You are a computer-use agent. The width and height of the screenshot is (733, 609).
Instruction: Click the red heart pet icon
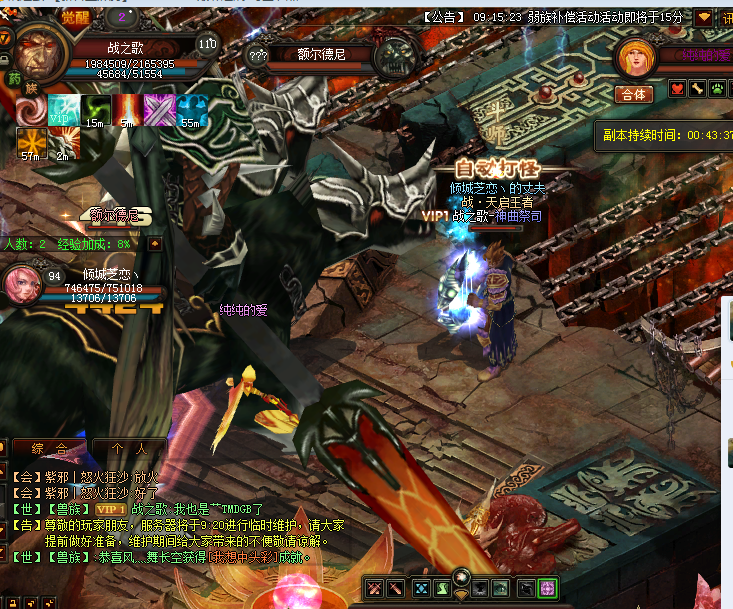coord(676,89)
